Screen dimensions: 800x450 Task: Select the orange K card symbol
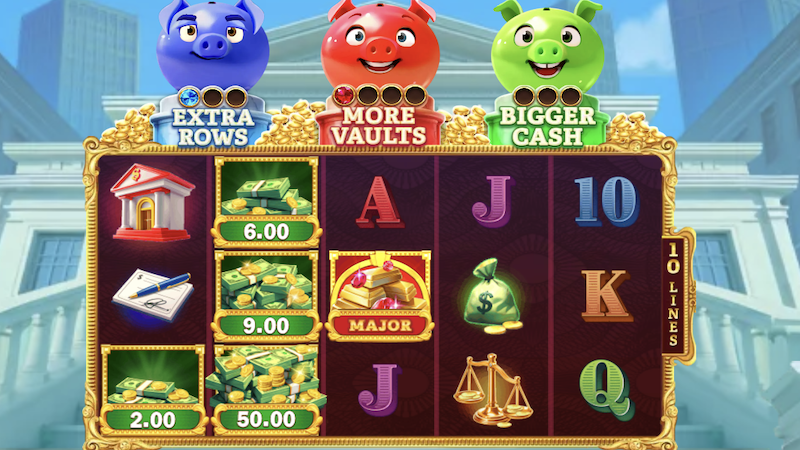[x=606, y=294]
